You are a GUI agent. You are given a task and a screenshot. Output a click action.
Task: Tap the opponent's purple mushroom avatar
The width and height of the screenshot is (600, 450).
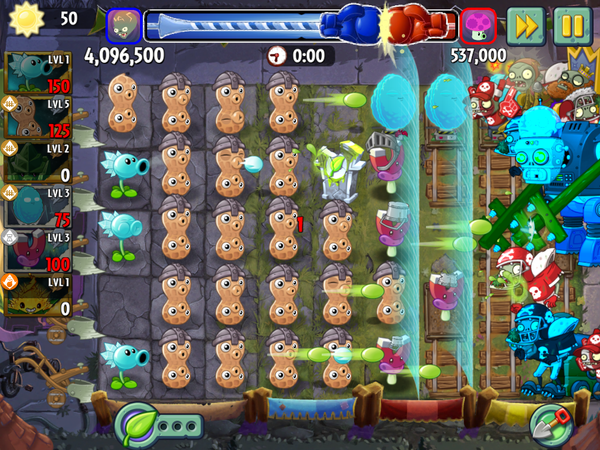pyautogui.click(x=477, y=24)
